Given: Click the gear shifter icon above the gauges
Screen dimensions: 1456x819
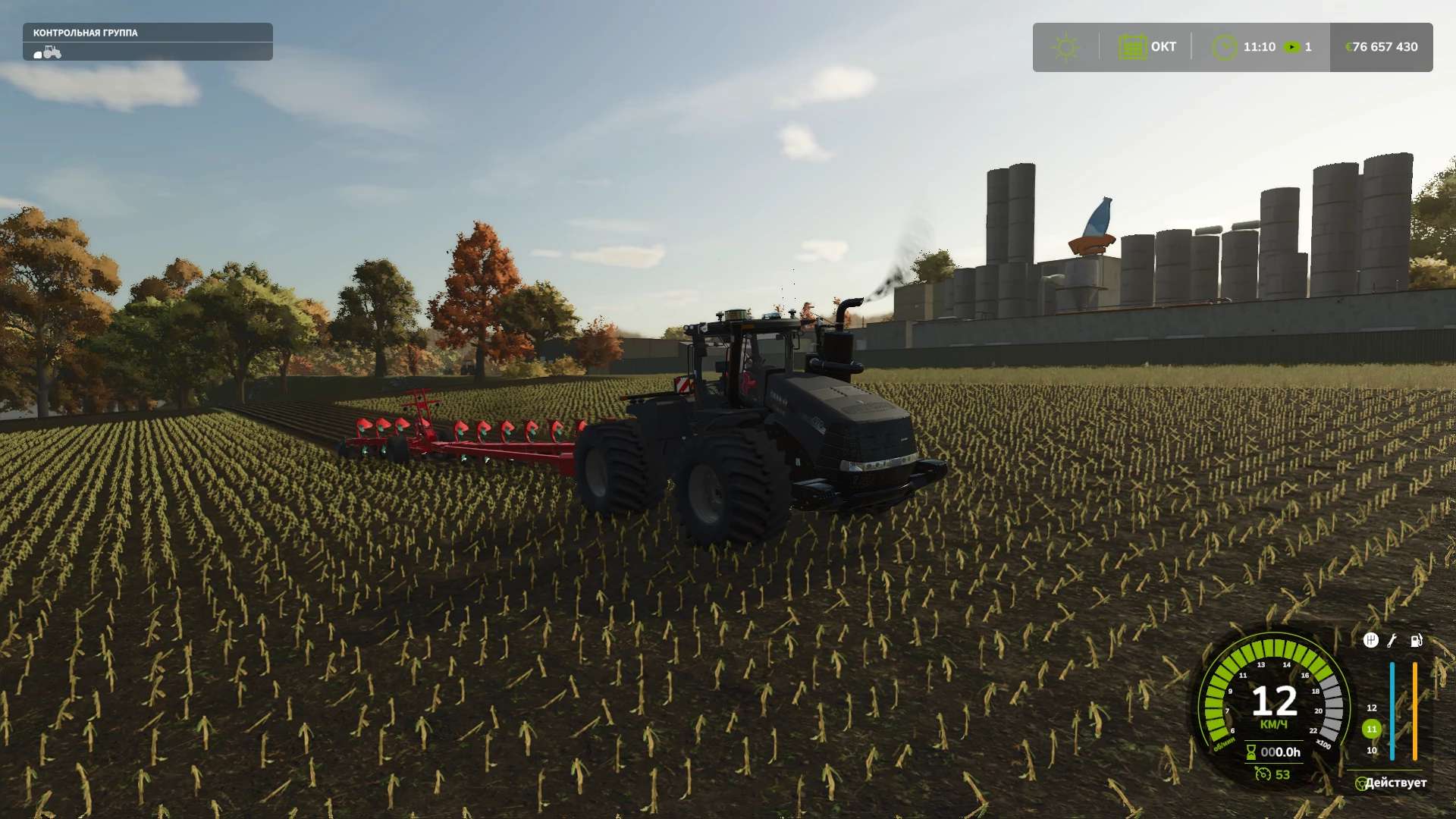Looking at the screenshot, I should (x=1370, y=641).
